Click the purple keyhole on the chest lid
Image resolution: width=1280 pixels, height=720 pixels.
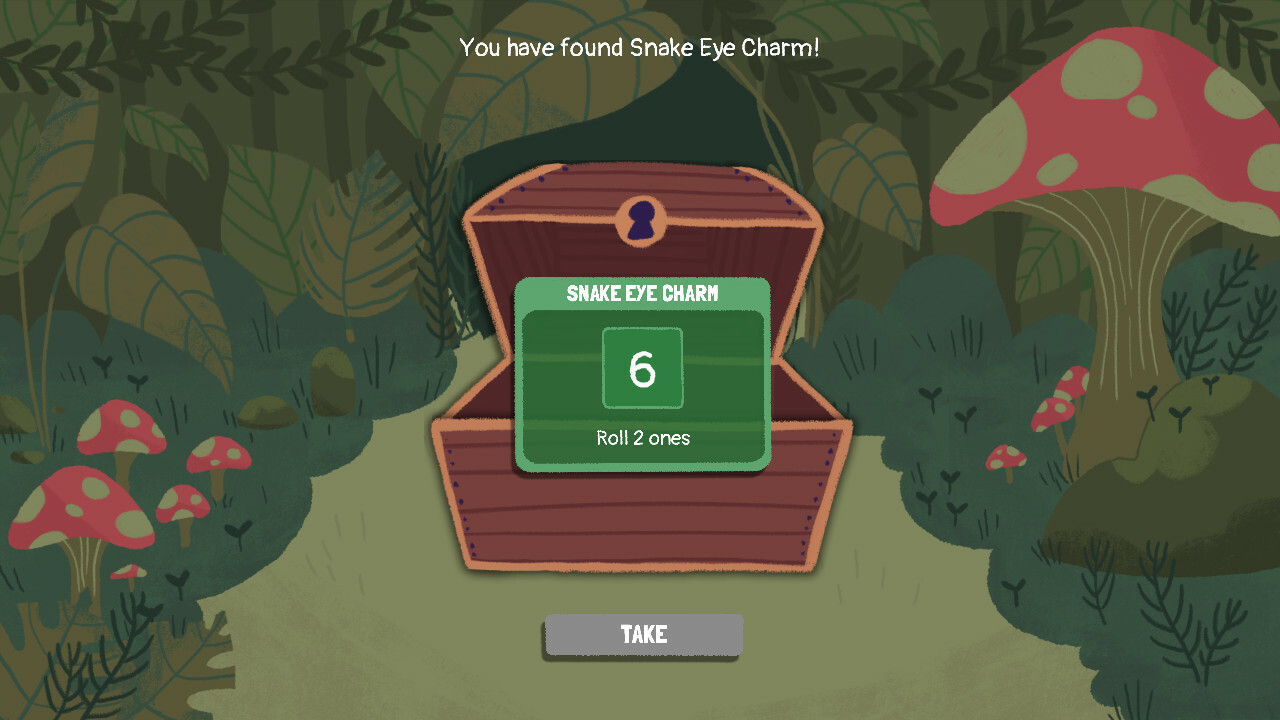[x=643, y=220]
